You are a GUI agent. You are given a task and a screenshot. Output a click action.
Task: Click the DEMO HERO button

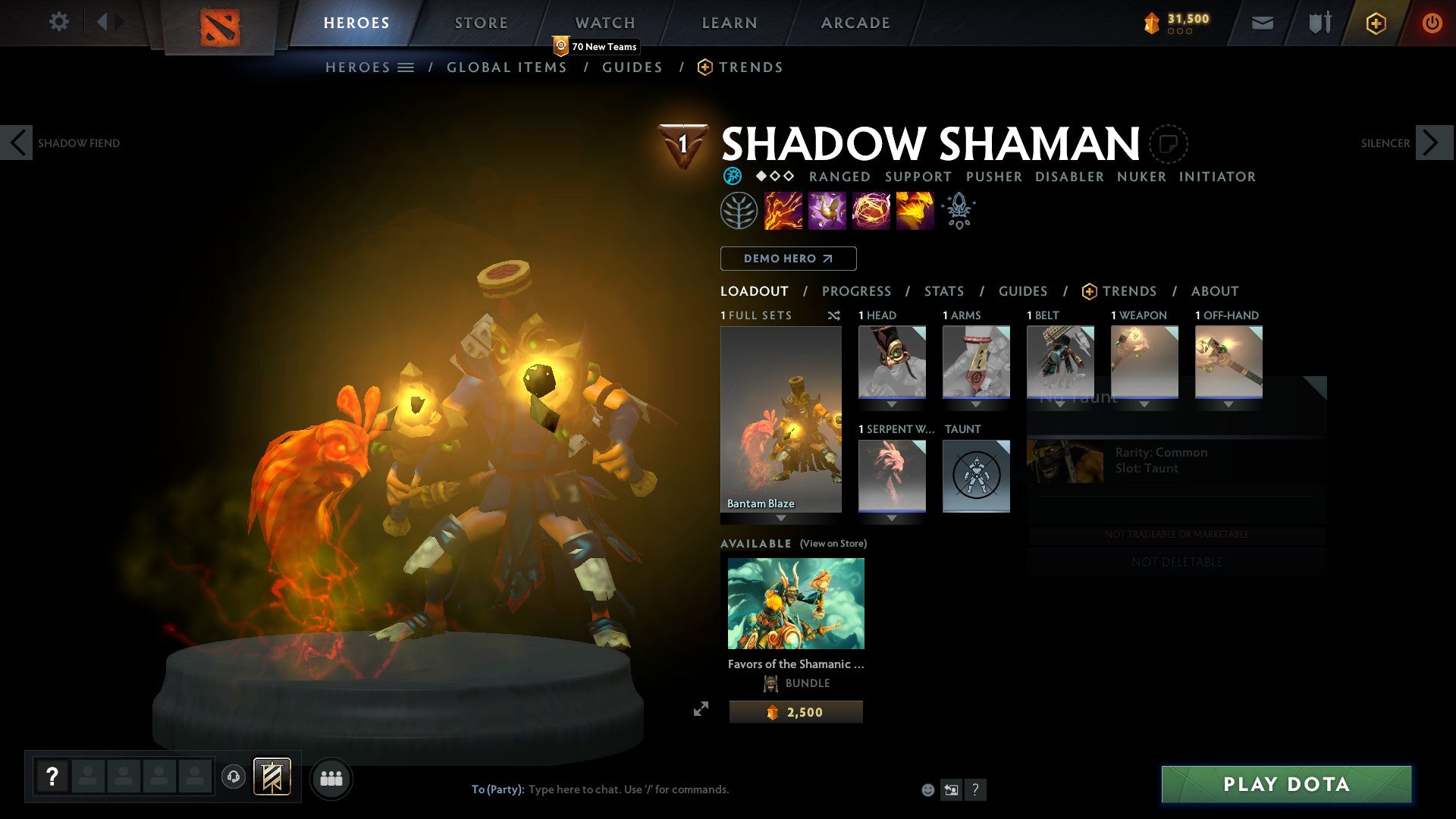click(787, 259)
